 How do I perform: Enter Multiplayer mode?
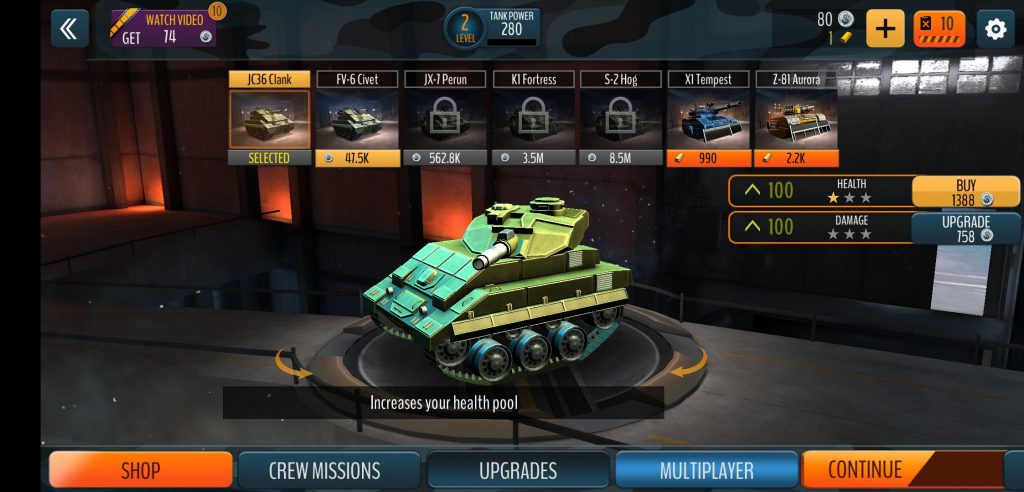coord(706,470)
